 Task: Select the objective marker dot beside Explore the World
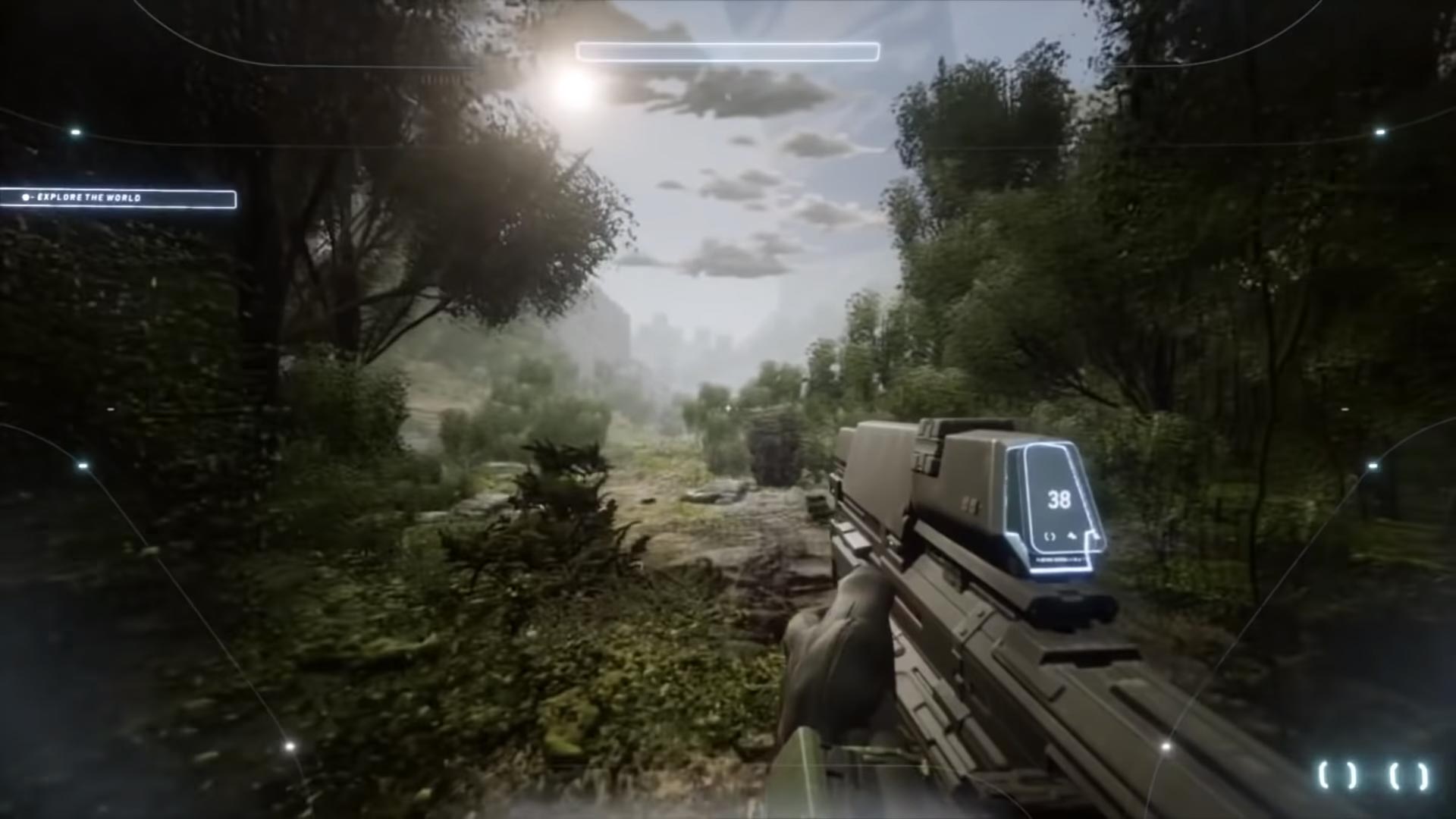click(26, 197)
